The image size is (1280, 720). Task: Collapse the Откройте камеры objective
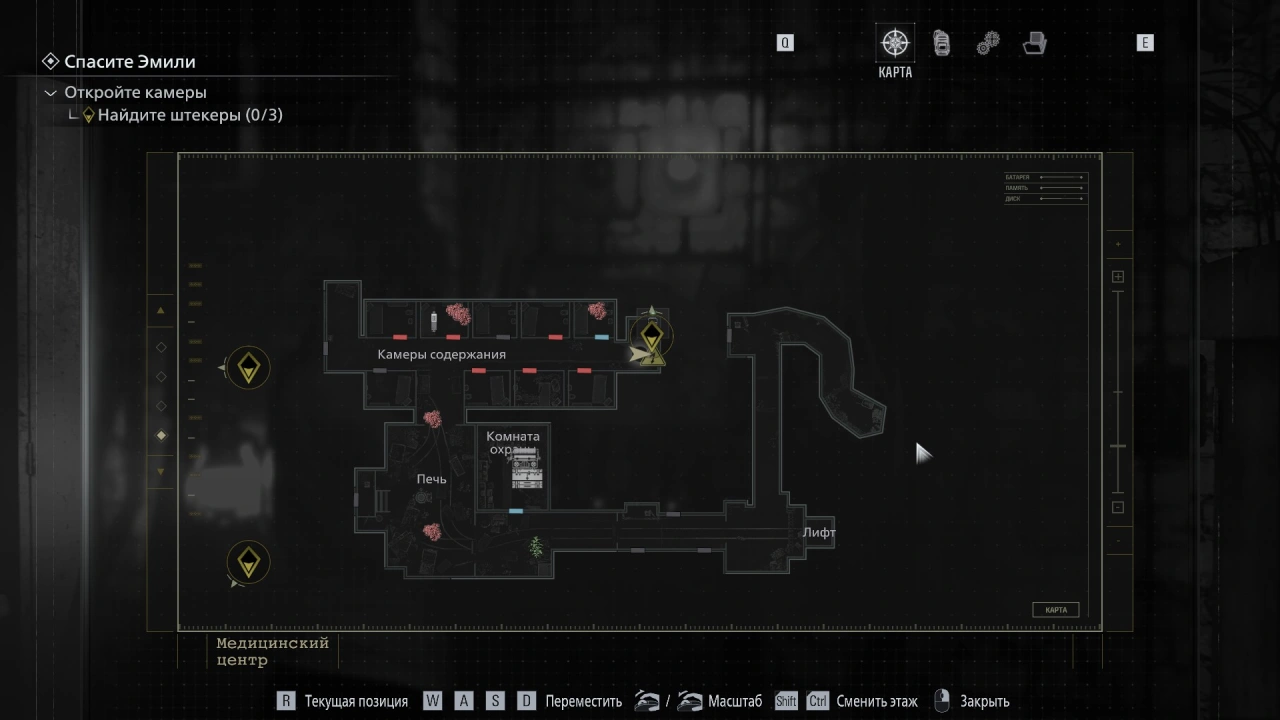coord(51,93)
